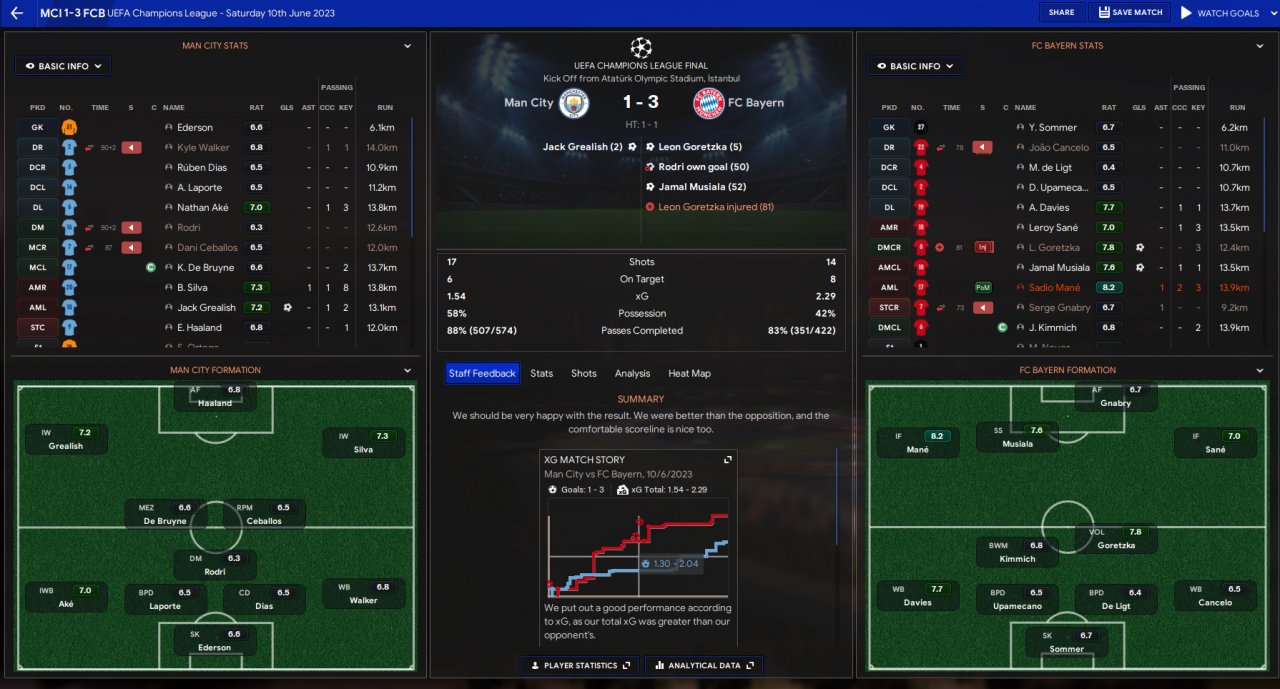The image size is (1280, 689).
Task: Expand the xG Match Story chart
Action: [728, 459]
